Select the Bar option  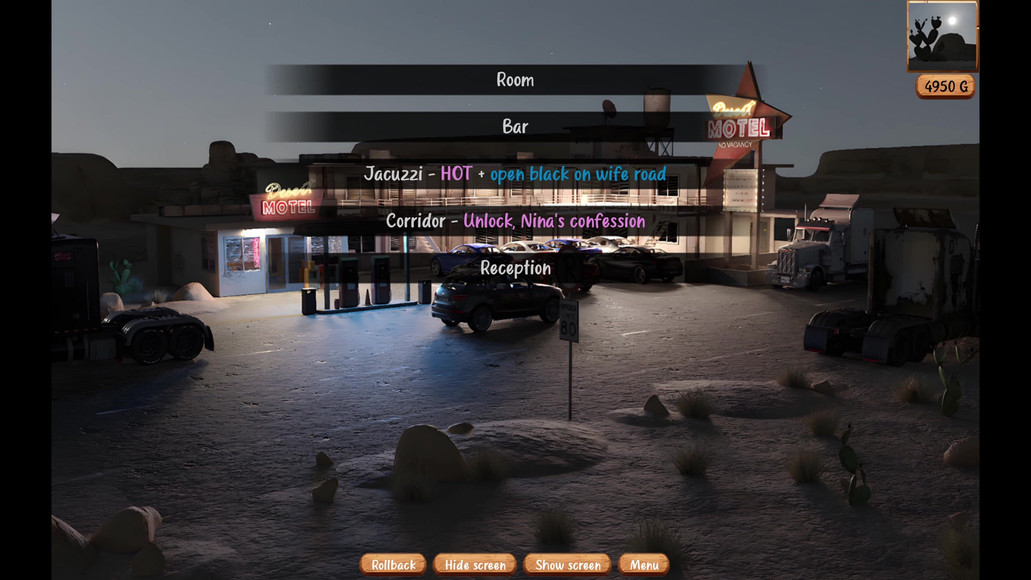pos(515,127)
